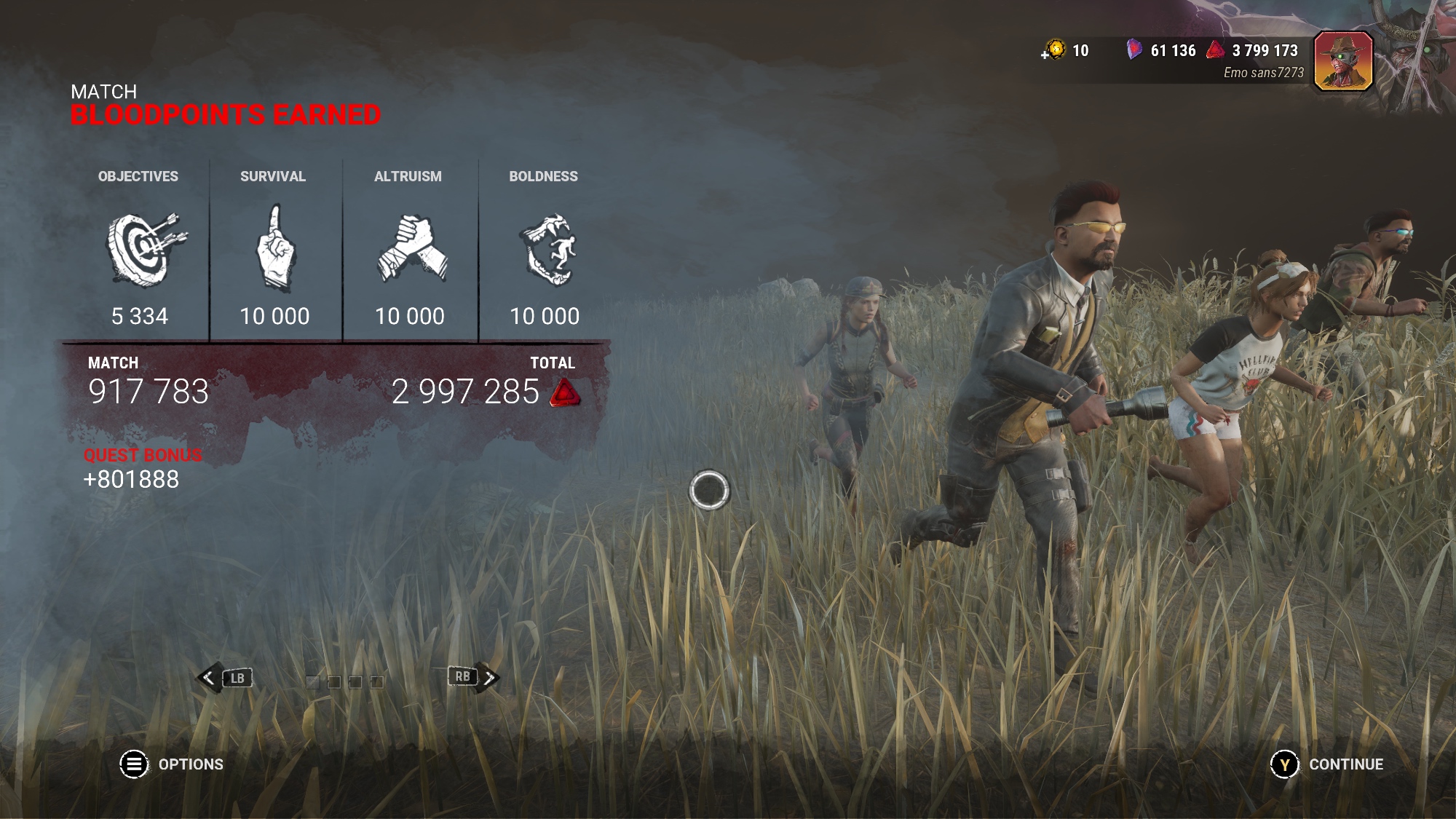The width and height of the screenshot is (1456, 819).
Task: Go to the previous results page arrow
Action: pyautogui.click(x=209, y=678)
